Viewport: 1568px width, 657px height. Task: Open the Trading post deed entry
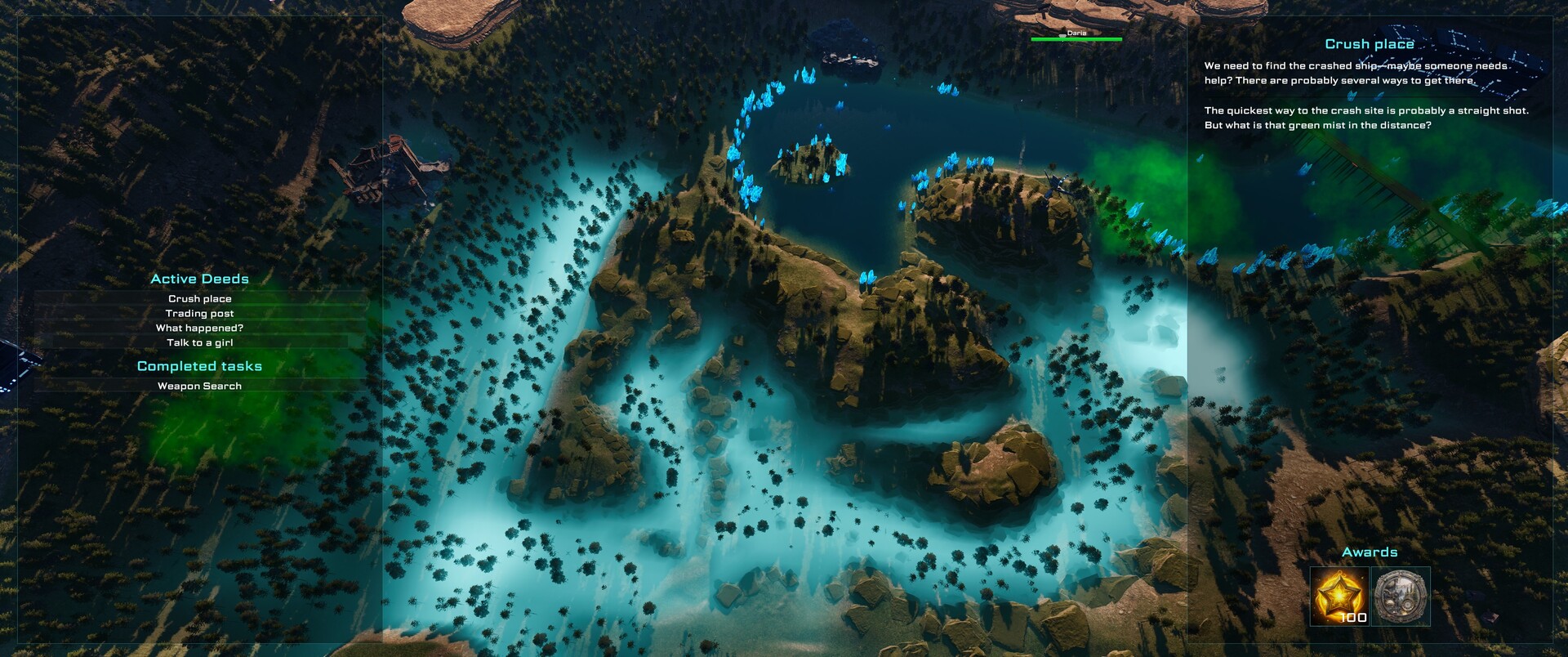tap(198, 313)
